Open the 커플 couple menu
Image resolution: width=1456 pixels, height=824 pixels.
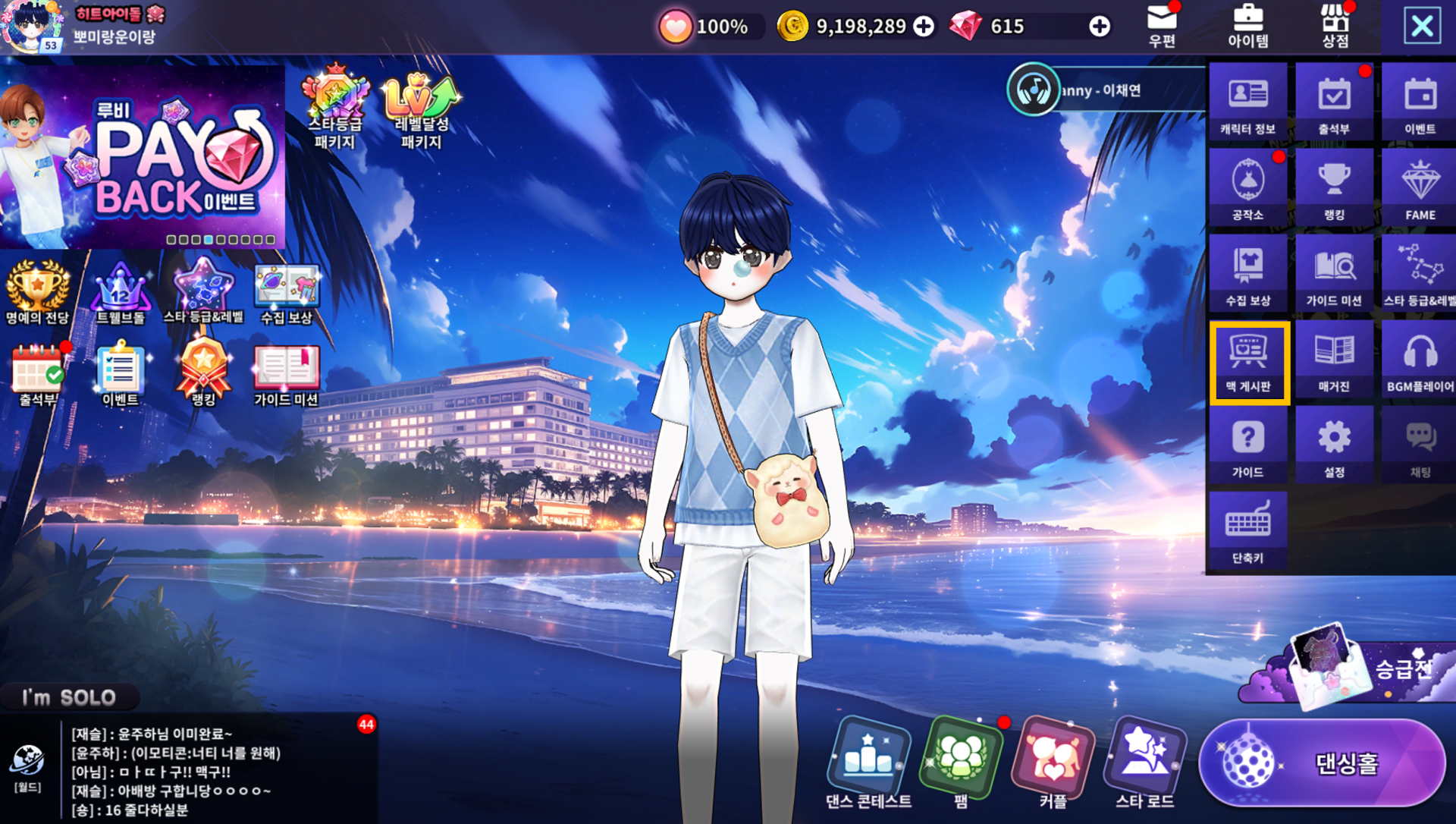pos(1053,763)
